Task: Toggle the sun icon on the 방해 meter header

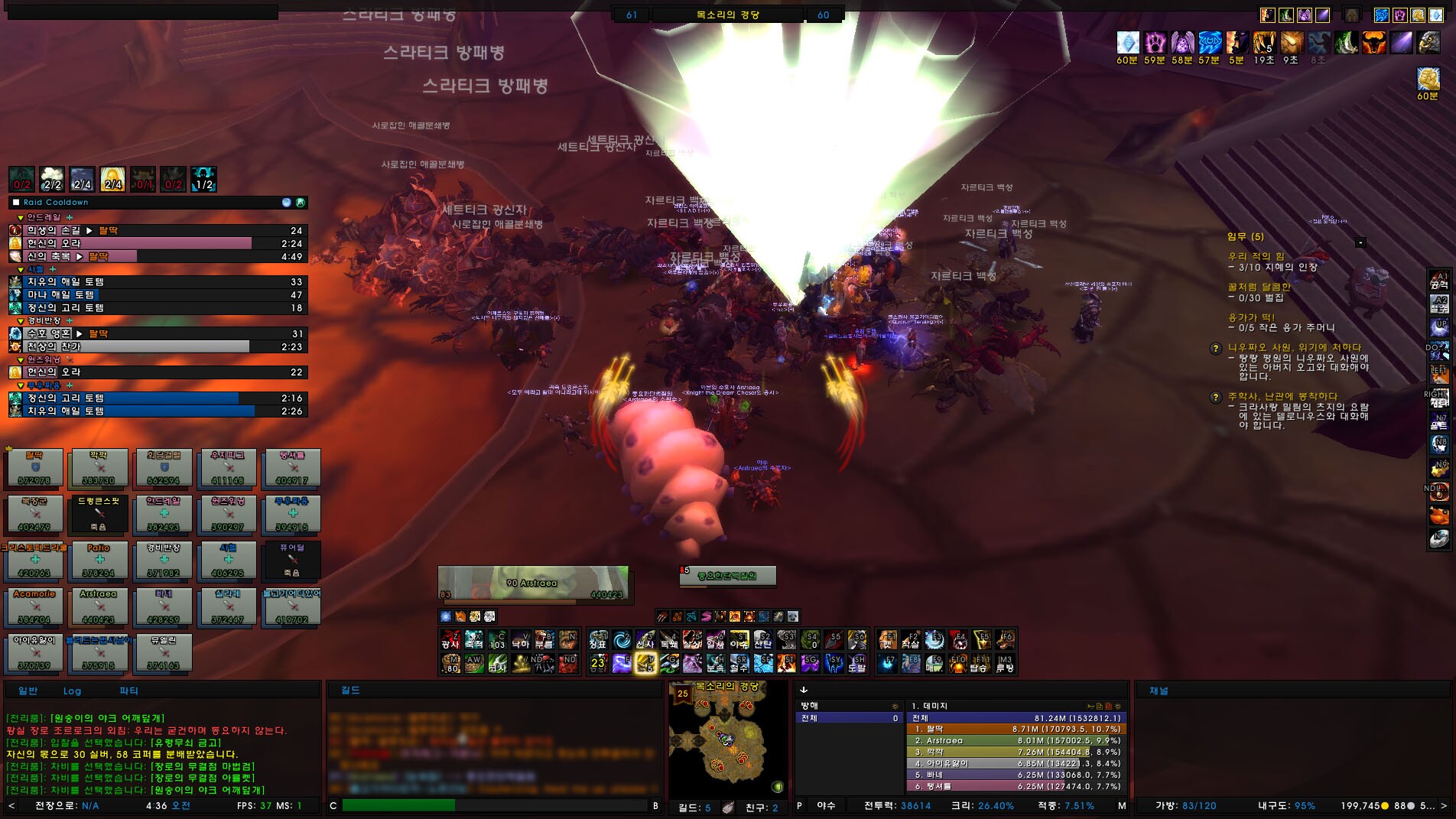Action: click(x=895, y=706)
